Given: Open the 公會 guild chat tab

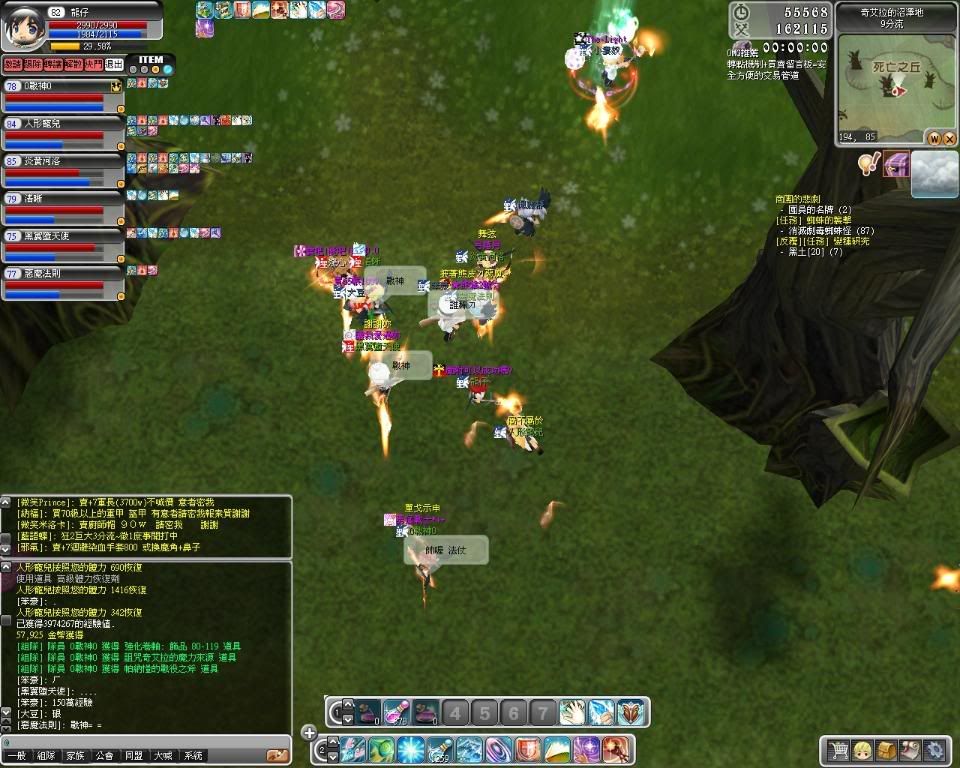Looking at the screenshot, I should click(104, 756).
